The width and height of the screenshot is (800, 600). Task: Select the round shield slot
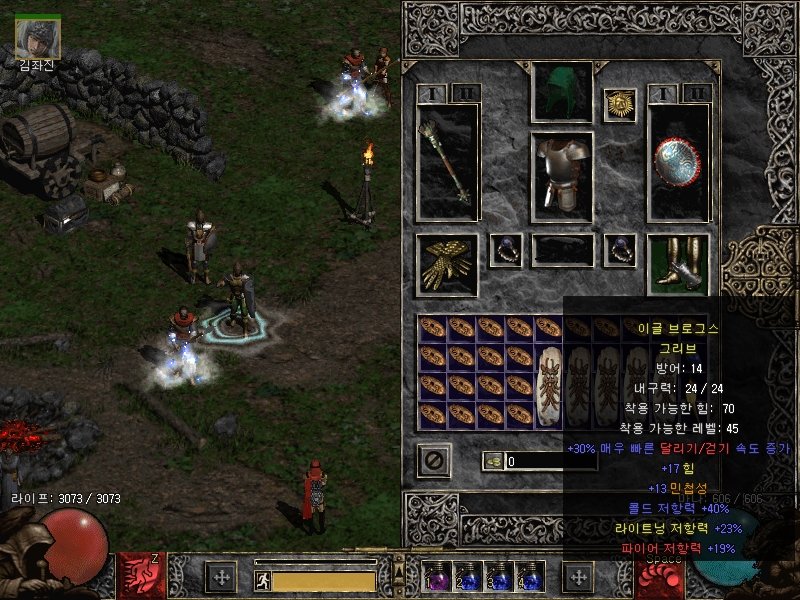pos(678,162)
